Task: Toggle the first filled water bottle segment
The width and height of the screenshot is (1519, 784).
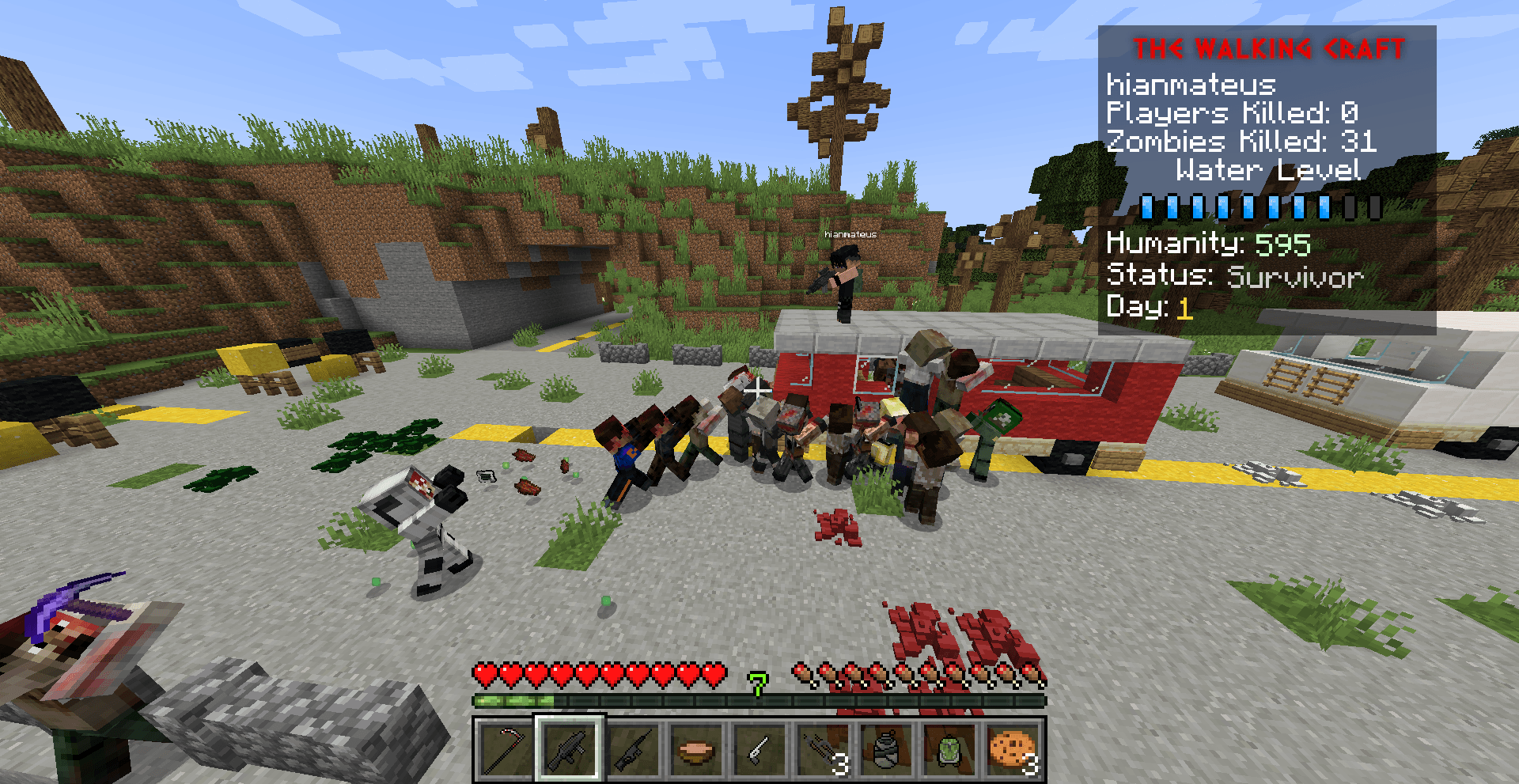Action: (1148, 208)
